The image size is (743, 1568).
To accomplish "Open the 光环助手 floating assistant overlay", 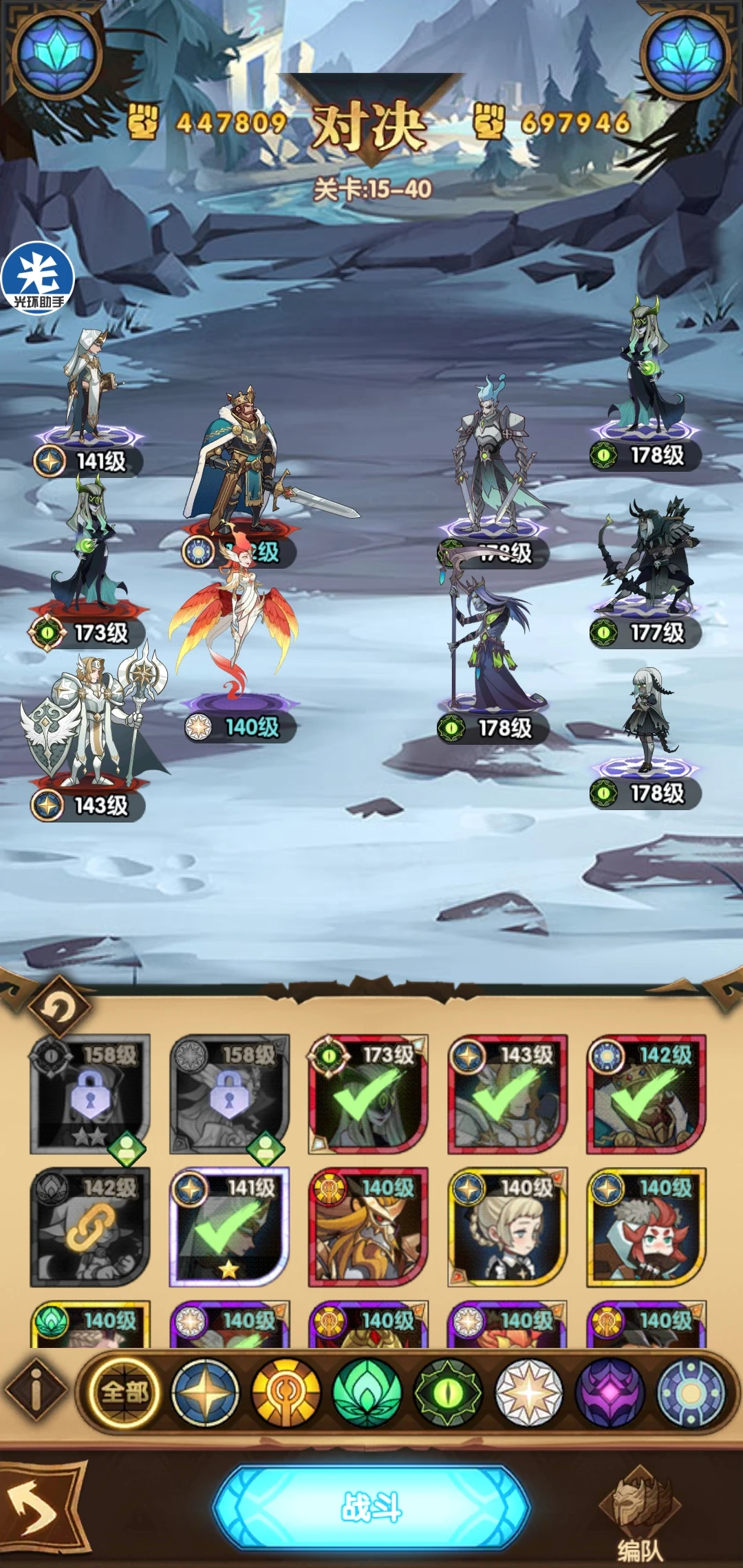I will (x=38, y=278).
